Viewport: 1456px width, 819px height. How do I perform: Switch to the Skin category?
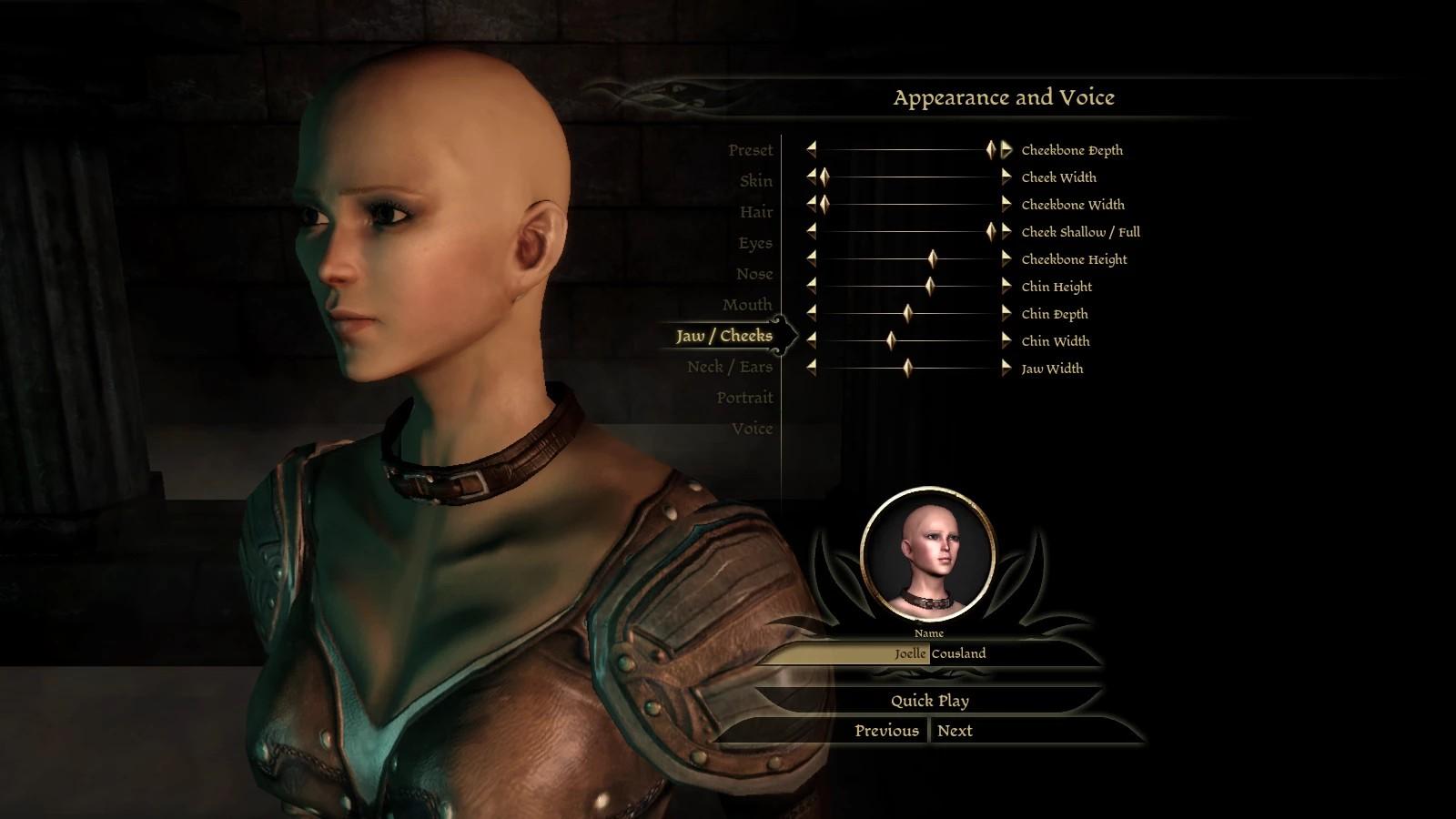pos(755,181)
